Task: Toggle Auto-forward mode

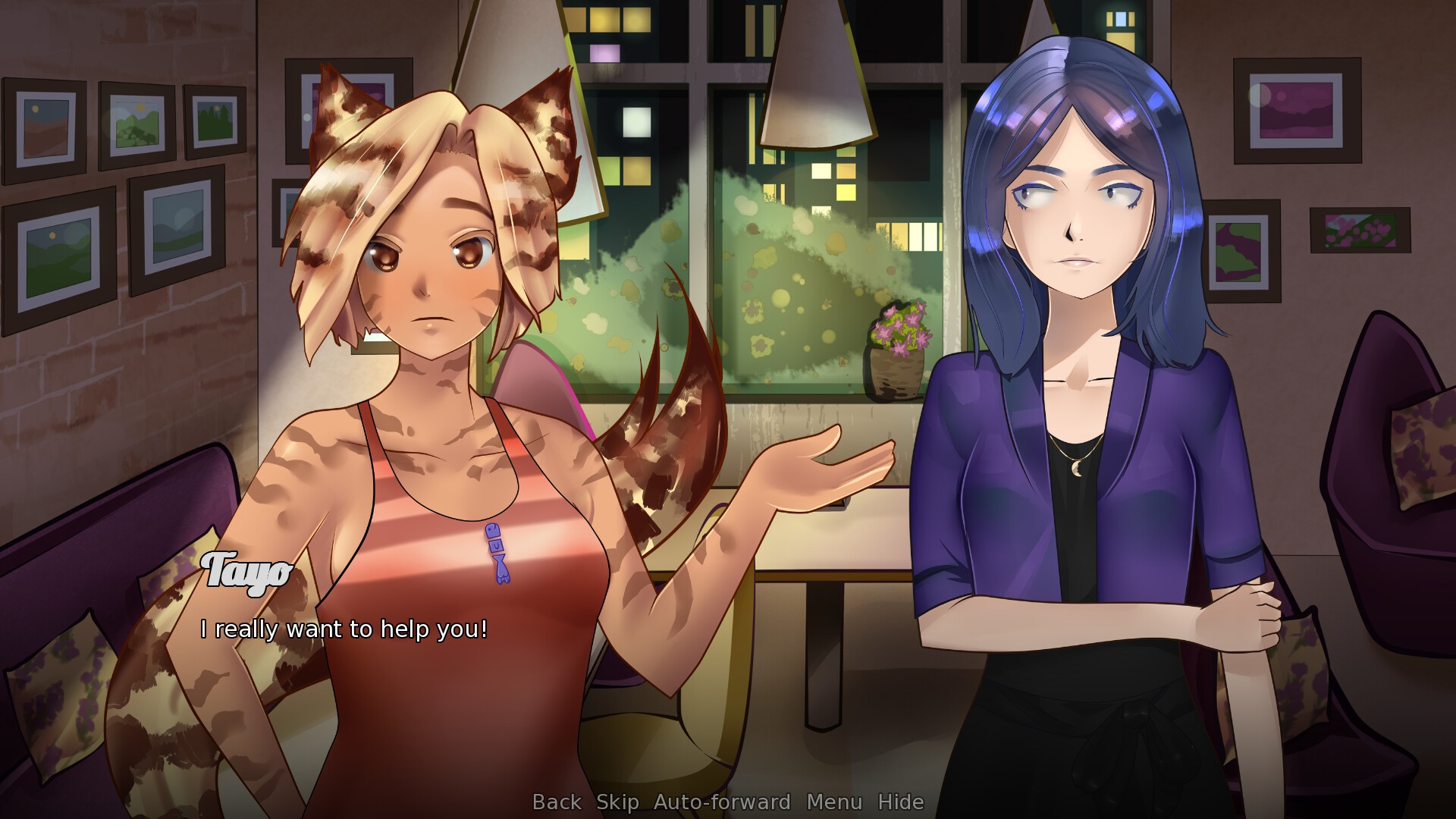Action: coord(722,802)
